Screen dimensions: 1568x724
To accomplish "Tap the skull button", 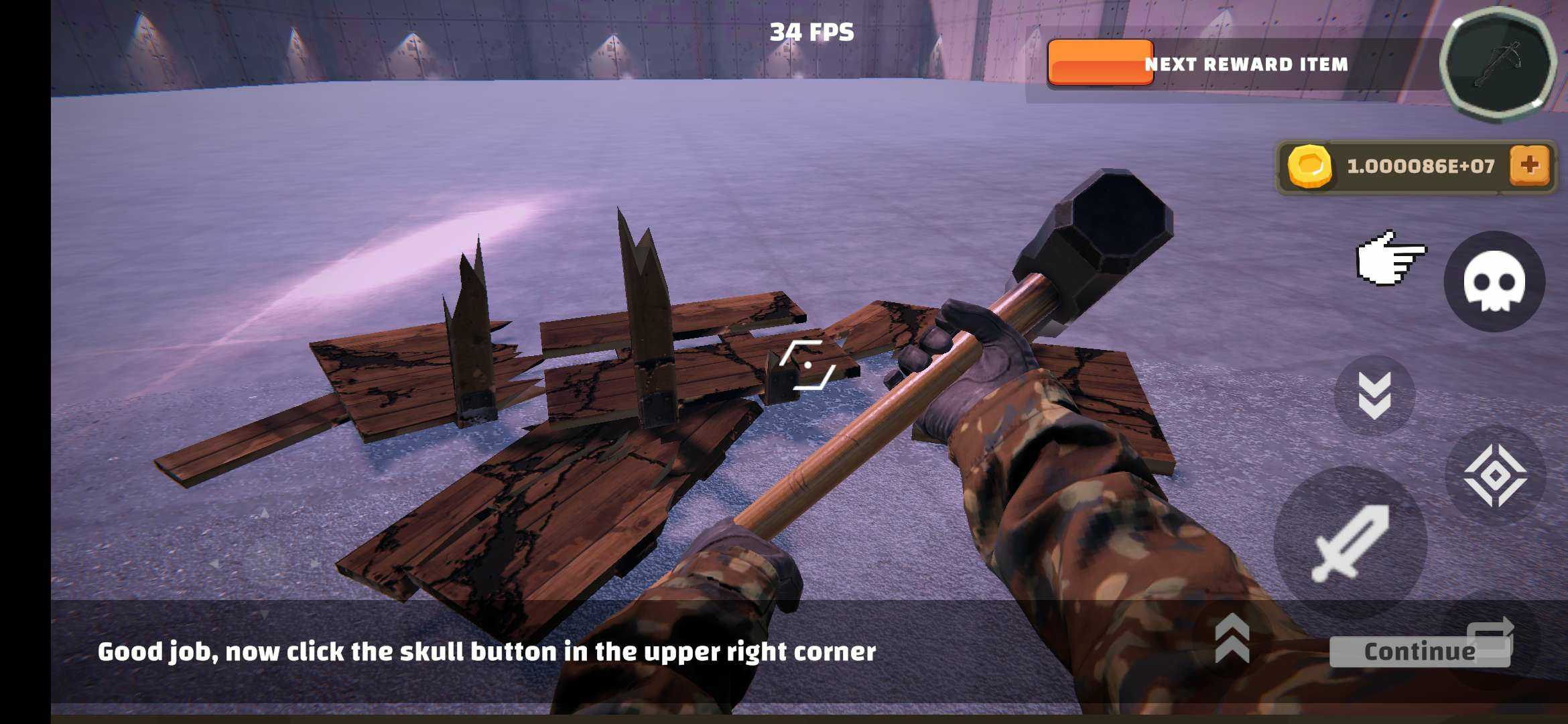I will (1494, 282).
